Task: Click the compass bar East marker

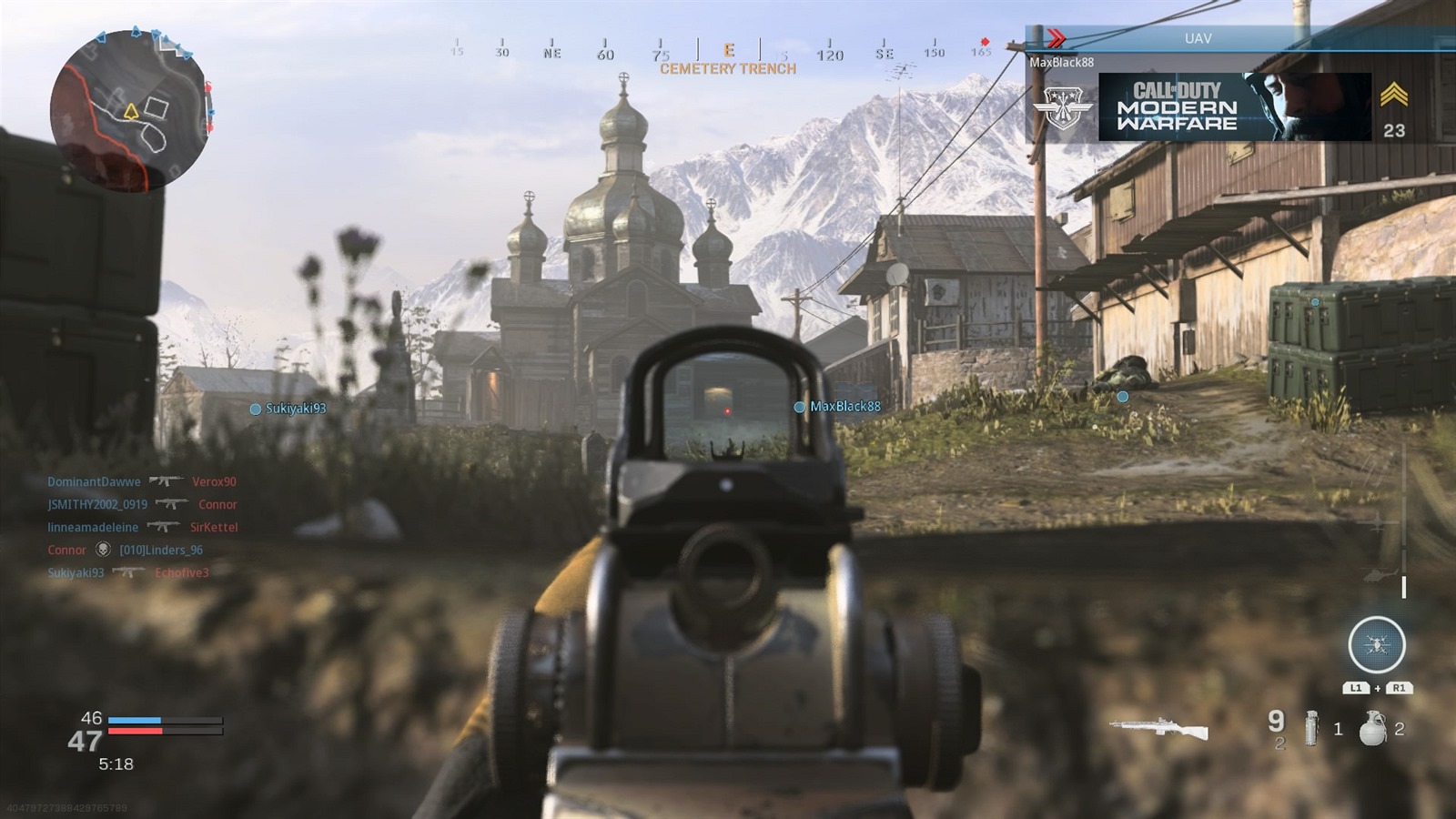Action: click(x=729, y=51)
